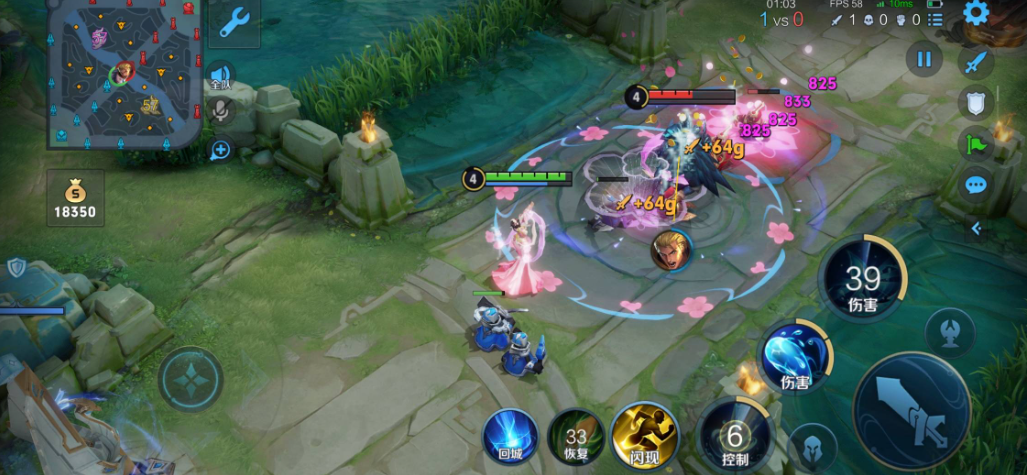
Task: Open the scoreboard list icon
Action: point(935,19)
